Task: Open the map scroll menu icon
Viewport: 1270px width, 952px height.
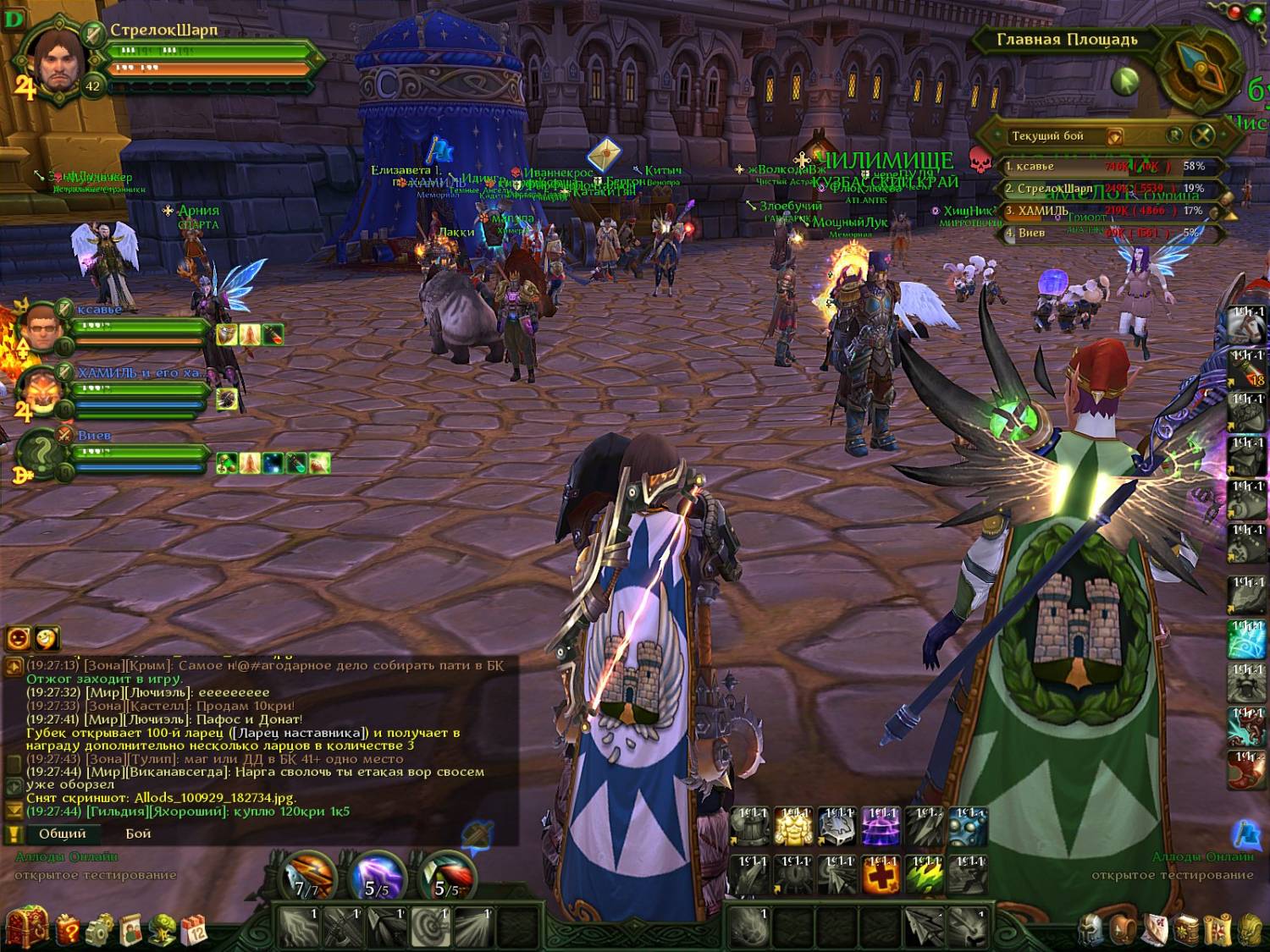Action: tap(1218, 929)
